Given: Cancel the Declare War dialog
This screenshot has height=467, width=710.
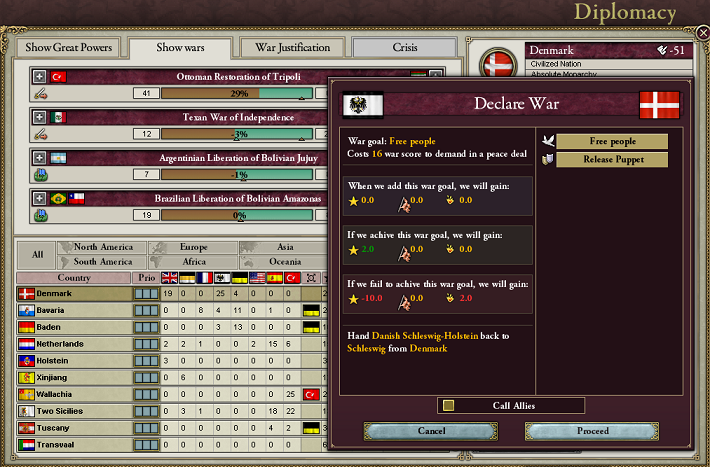Looking at the screenshot, I should pyautogui.click(x=431, y=431).
